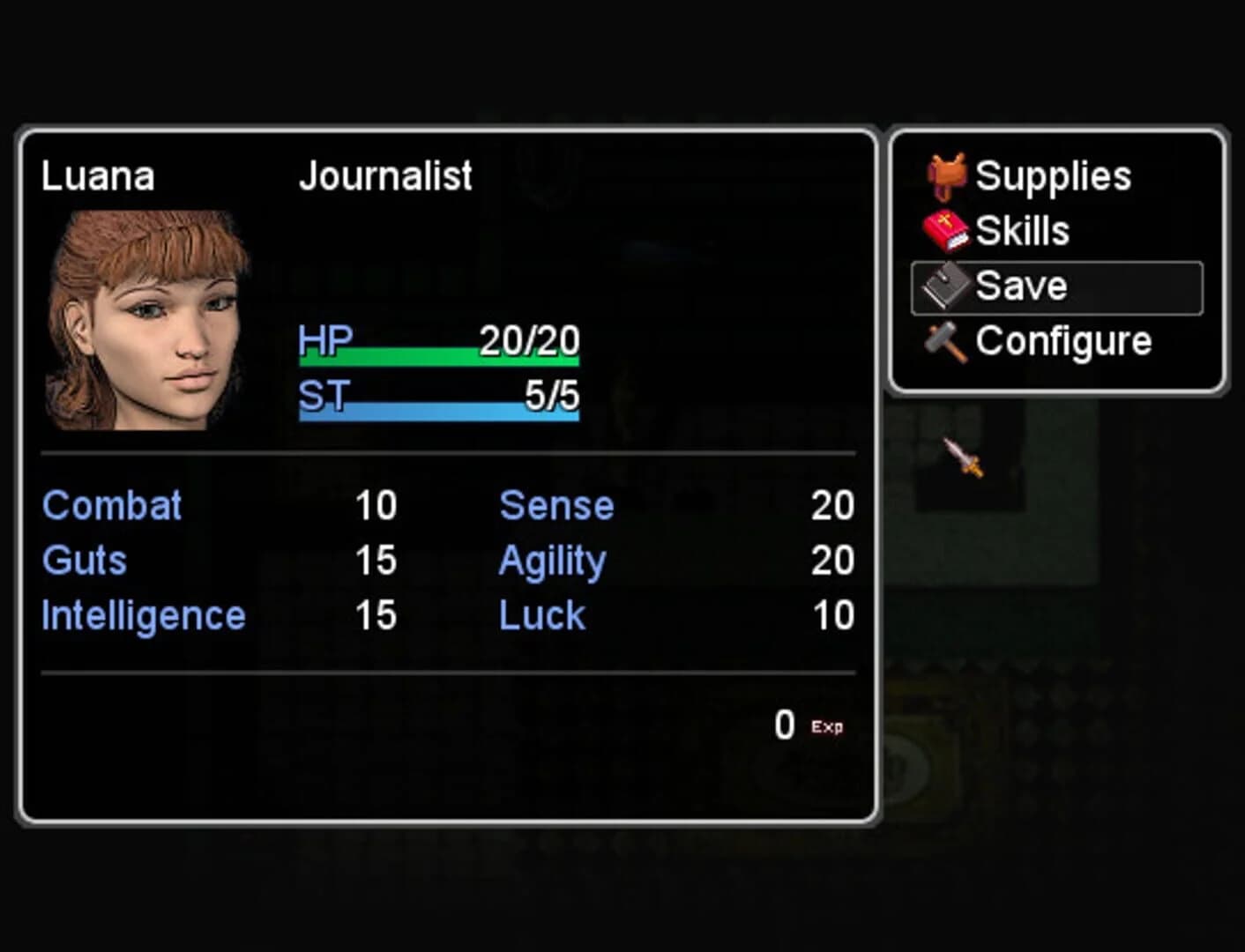
Task: Click the crucifix on the Skills book icon
Action: pyautogui.click(x=944, y=220)
